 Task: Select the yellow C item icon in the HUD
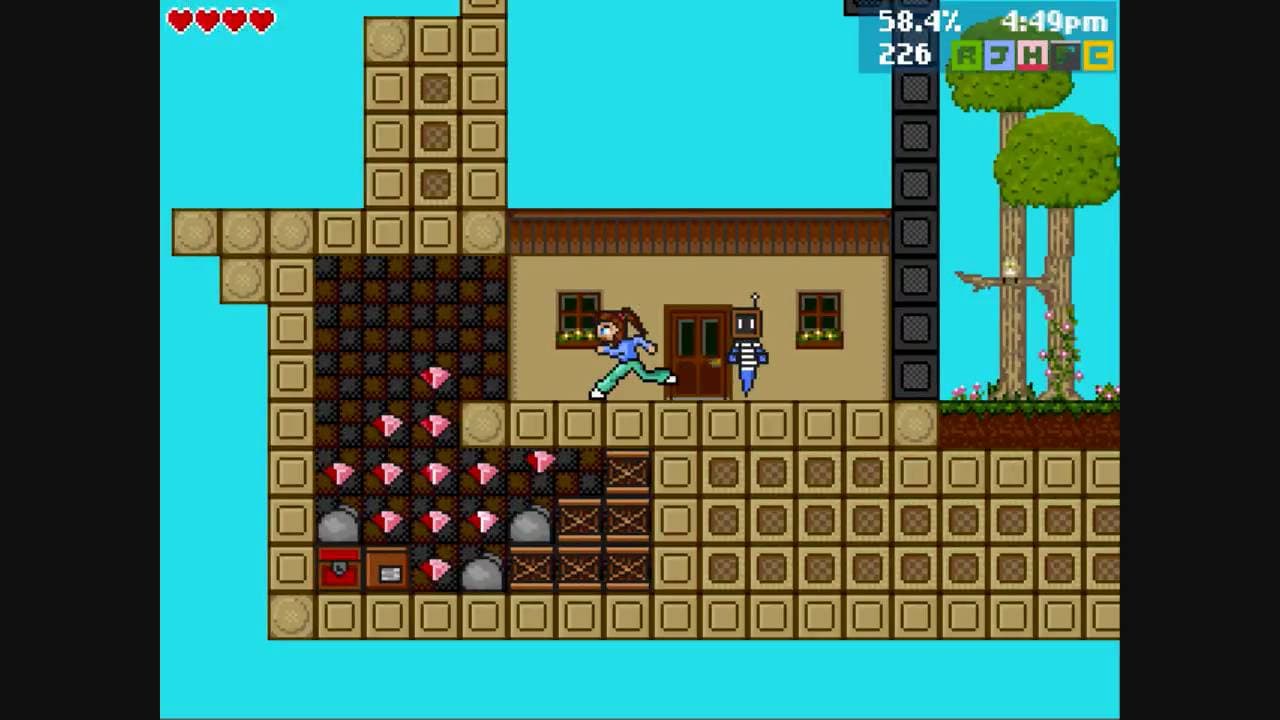[1097, 56]
